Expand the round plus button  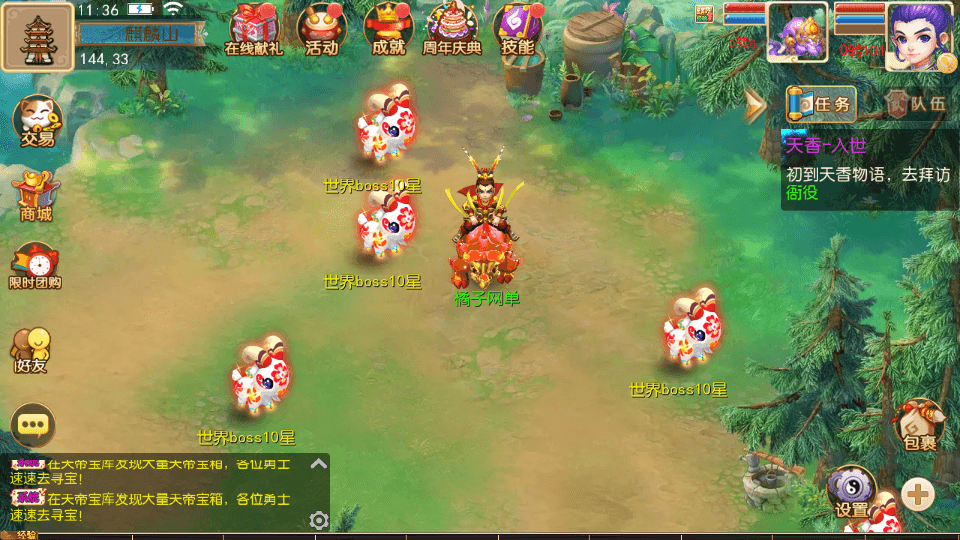(918, 492)
